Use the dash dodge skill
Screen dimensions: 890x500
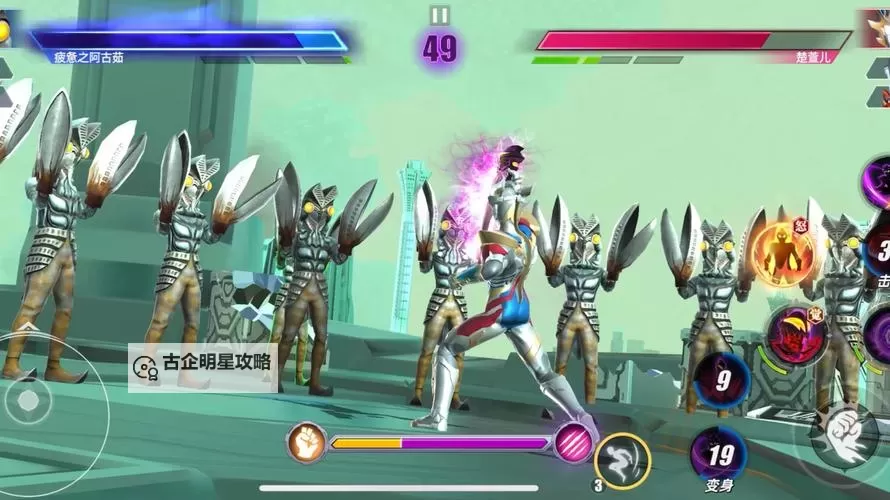pyautogui.click(x=622, y=461)
